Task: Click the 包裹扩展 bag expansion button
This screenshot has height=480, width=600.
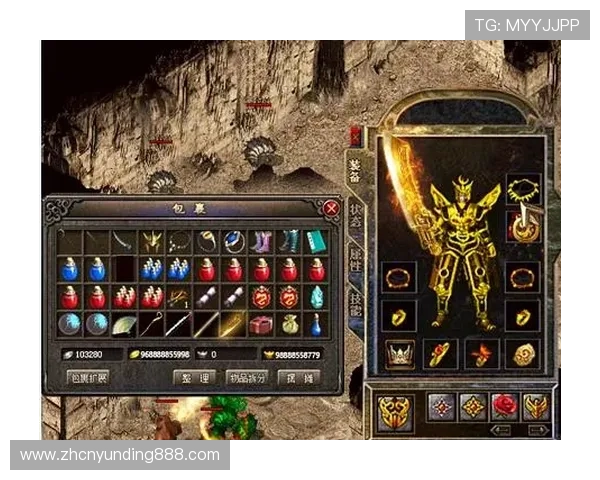Action: pos(90,379)
